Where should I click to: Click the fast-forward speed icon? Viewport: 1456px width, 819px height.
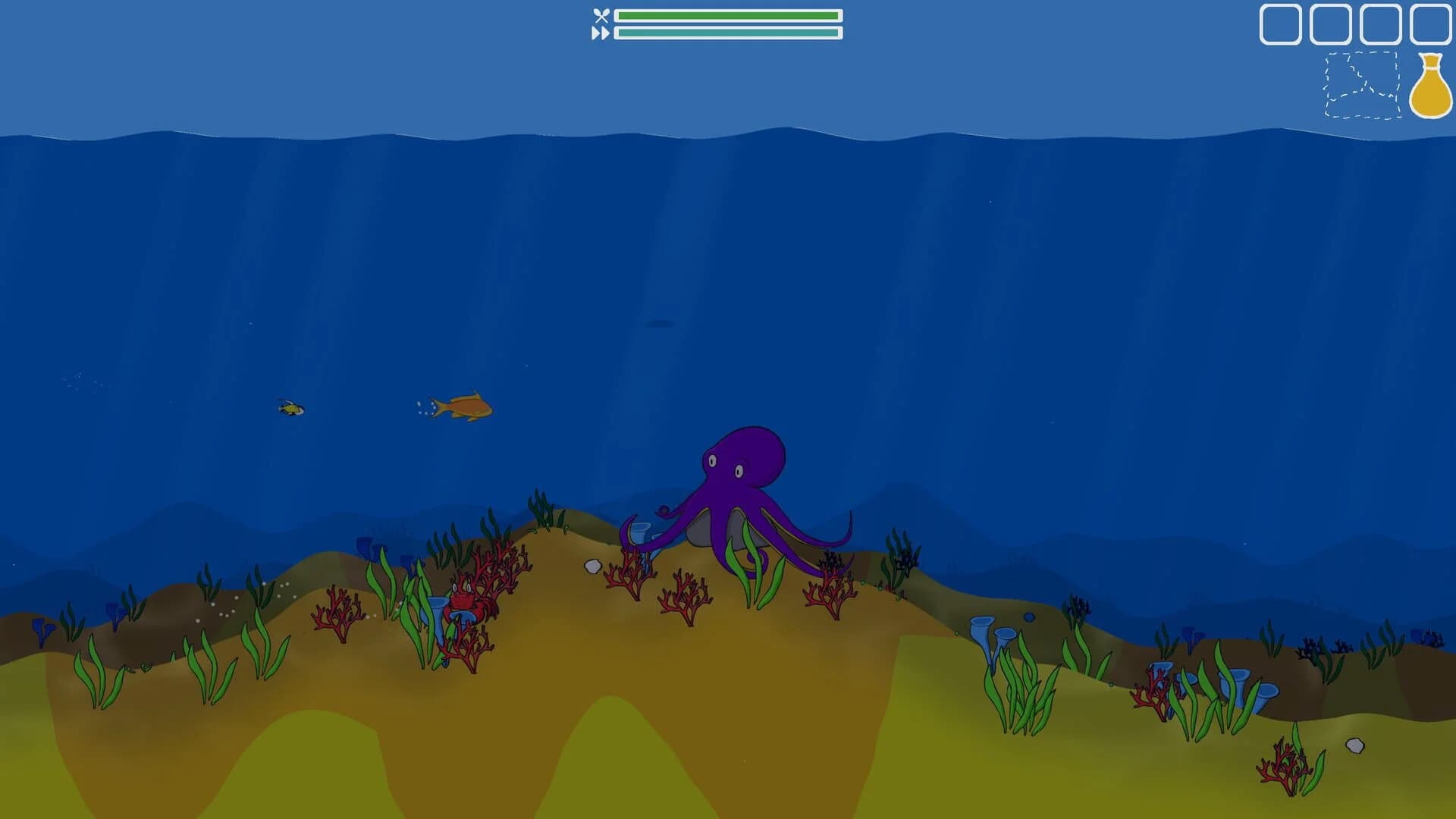pyautogui.click(x=600, y=32)
